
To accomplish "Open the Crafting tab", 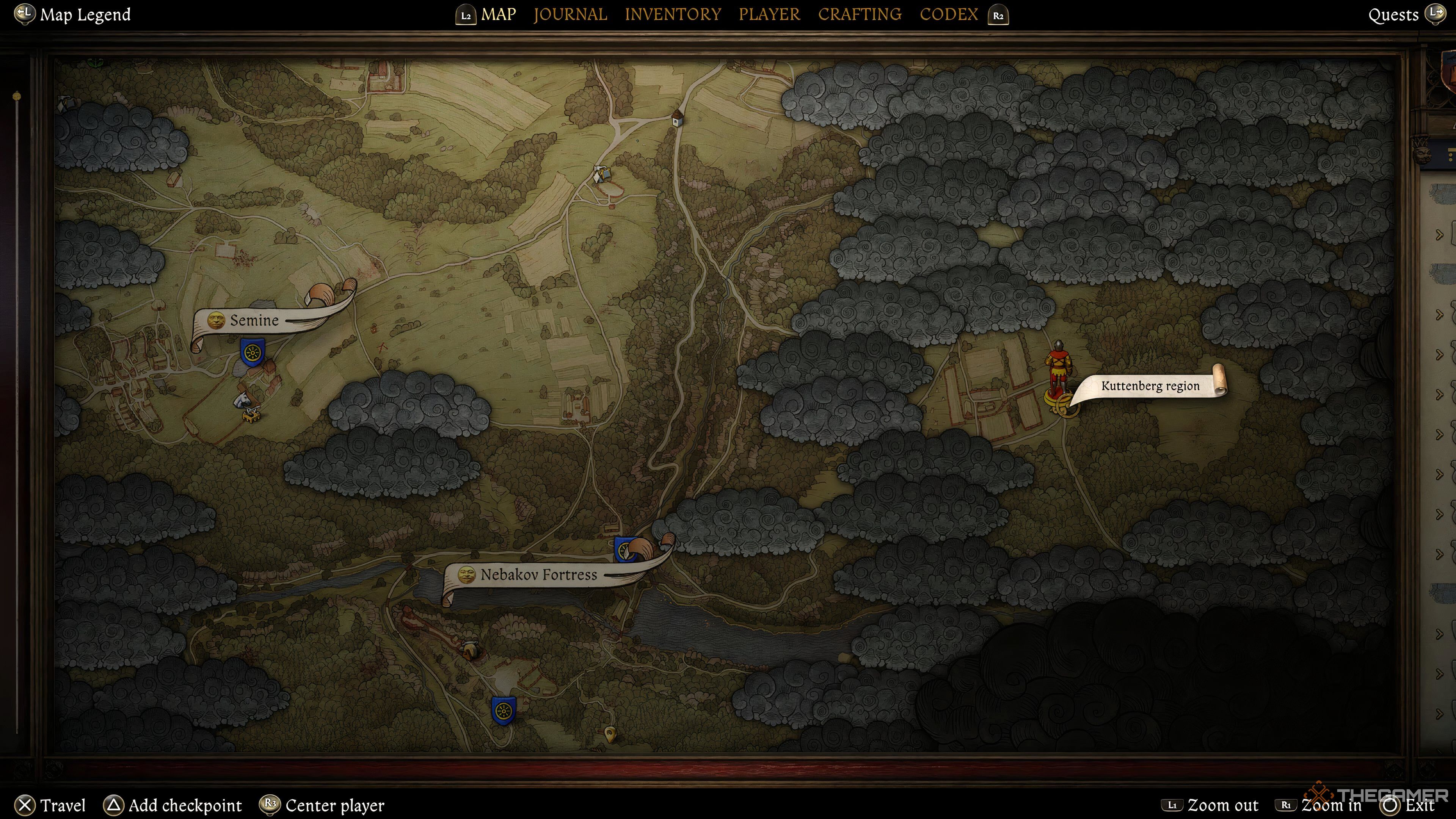I will click(860, 14).
